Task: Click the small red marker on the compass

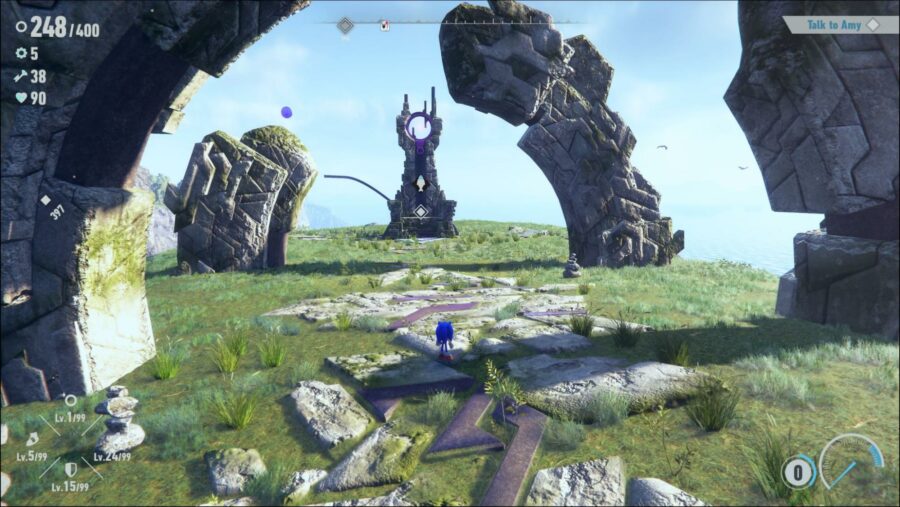Action: pyautogui.click(x=385, y=26)
